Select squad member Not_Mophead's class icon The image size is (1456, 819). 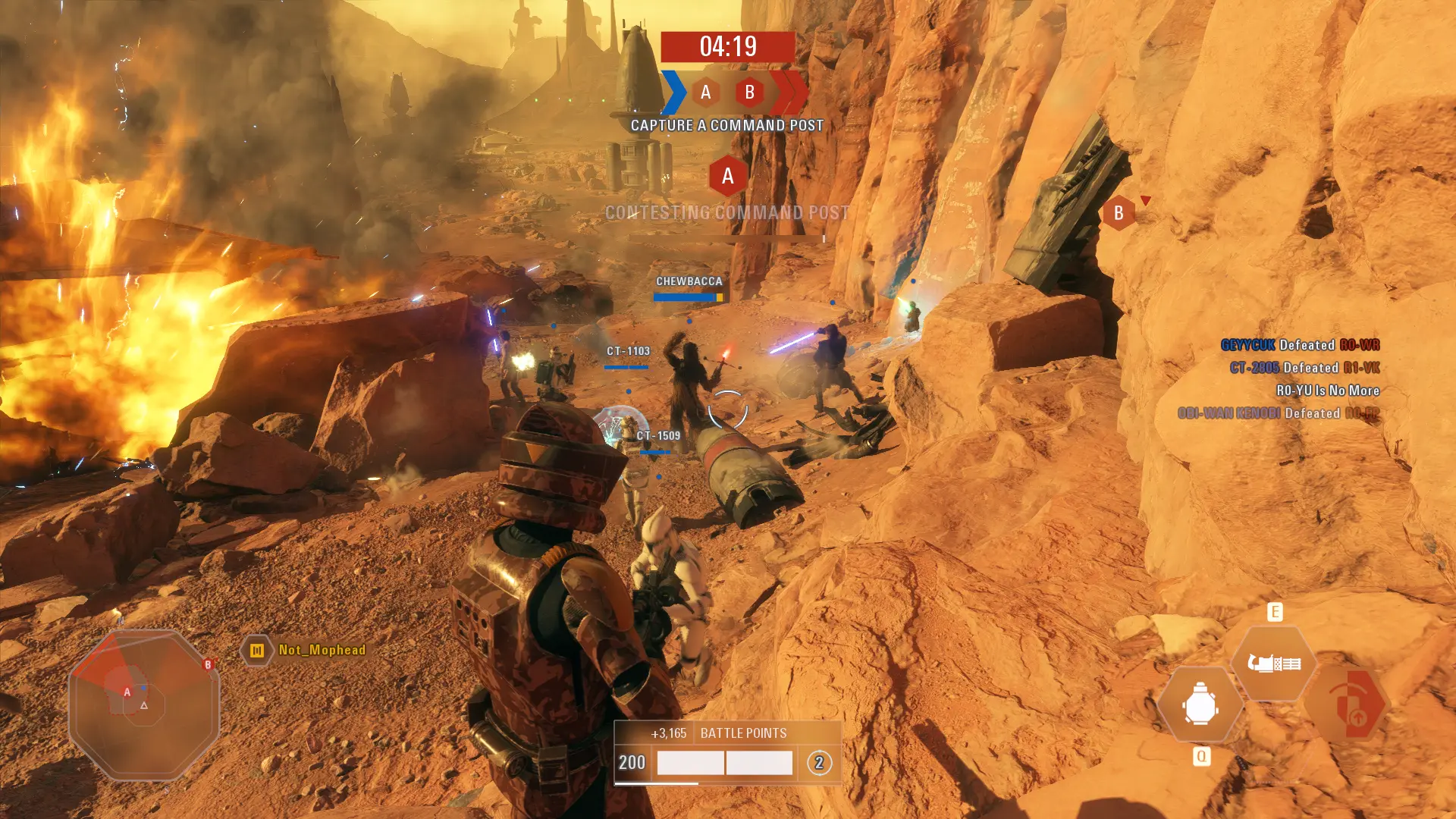[257, 651]
